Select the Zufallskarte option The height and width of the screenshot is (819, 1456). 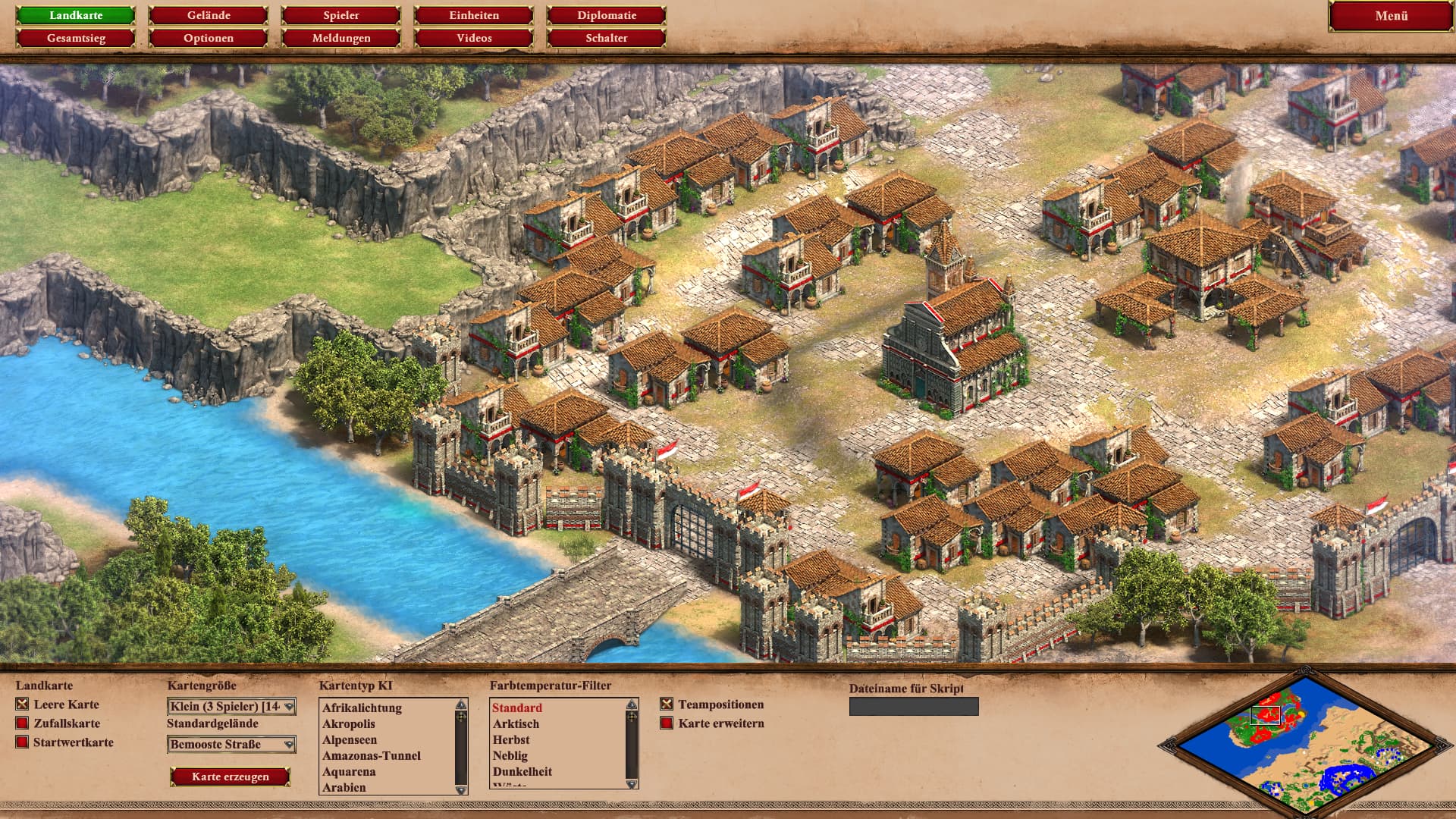point(23,723)
